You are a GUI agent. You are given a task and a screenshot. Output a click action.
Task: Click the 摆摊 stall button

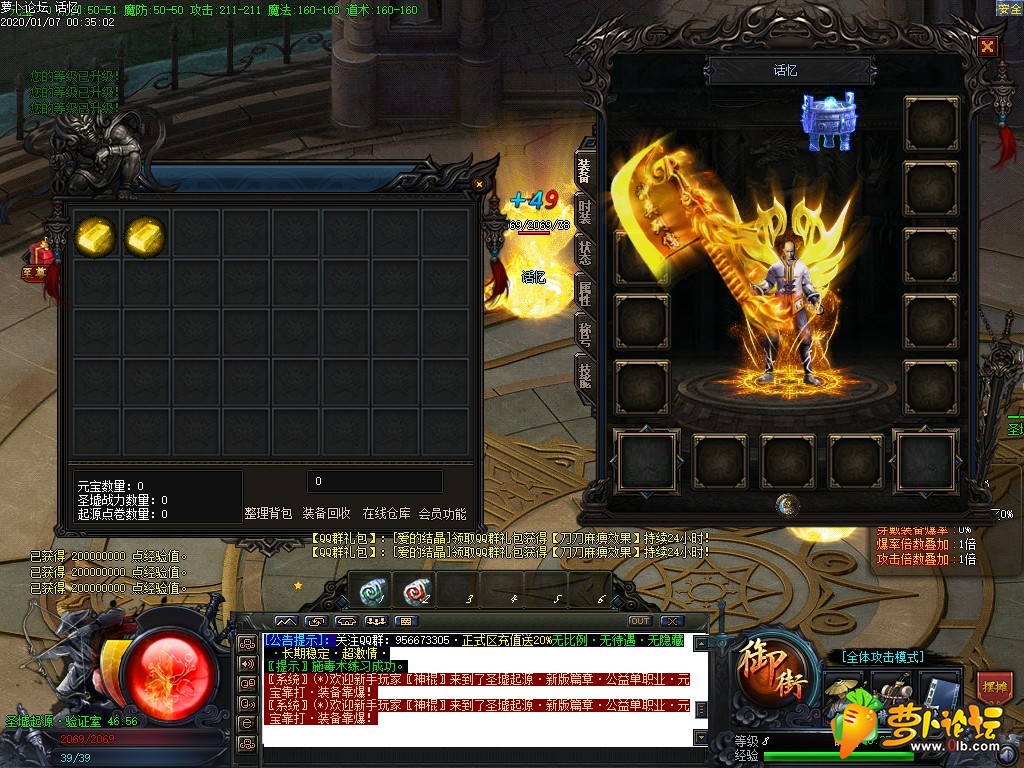click(x=994, y=687)
